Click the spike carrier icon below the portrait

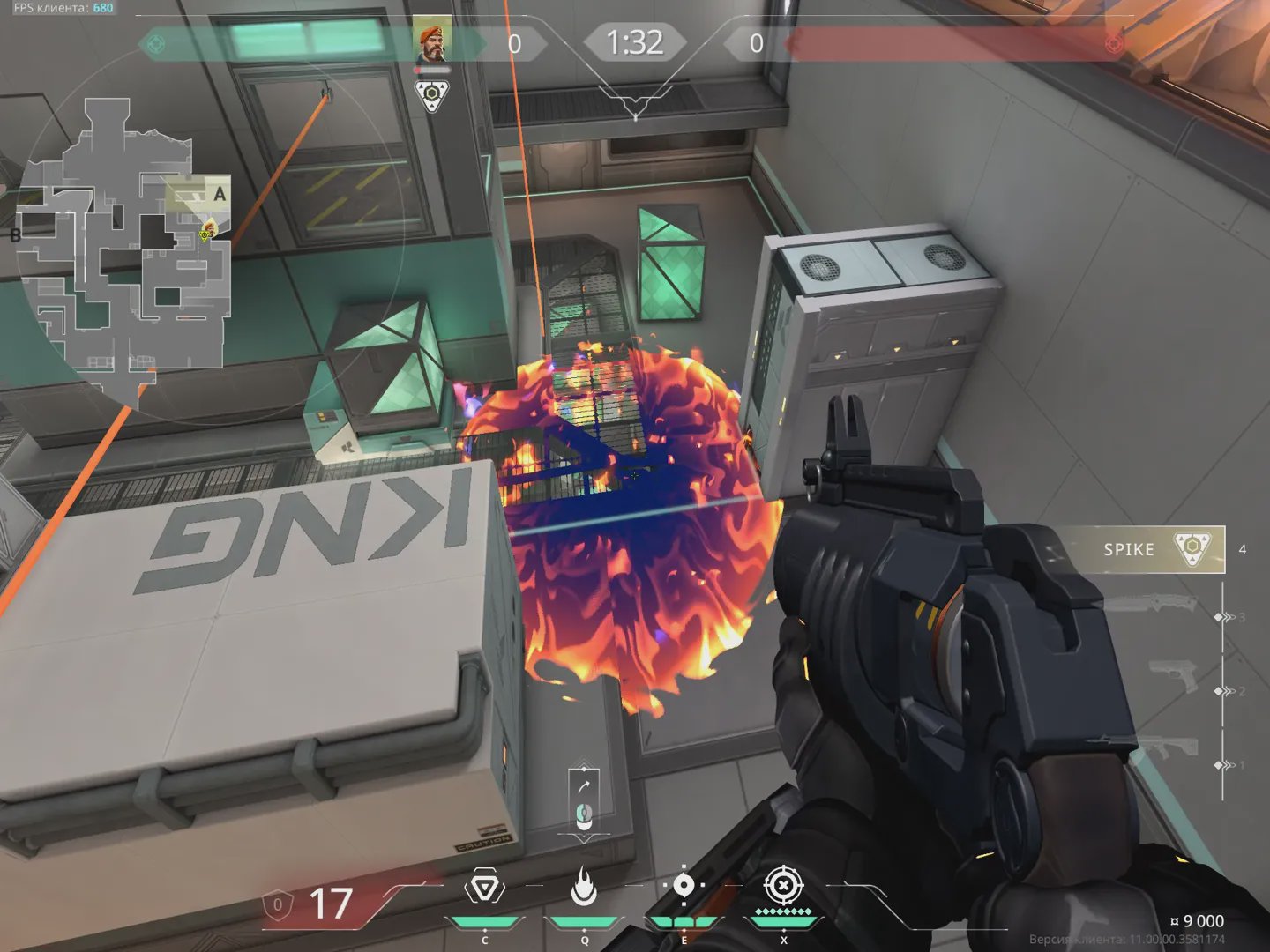tap(432, 95)
